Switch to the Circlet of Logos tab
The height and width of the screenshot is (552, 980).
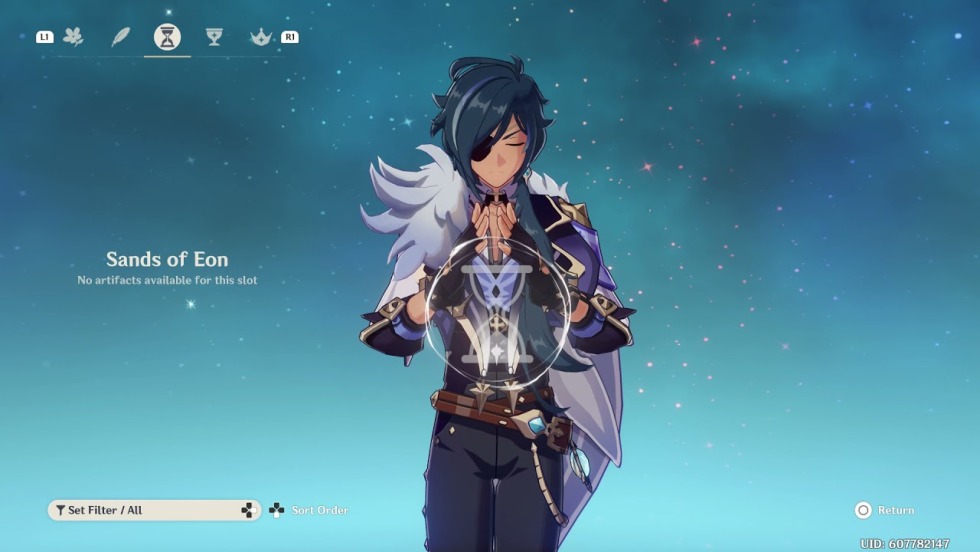click(260, 37)
